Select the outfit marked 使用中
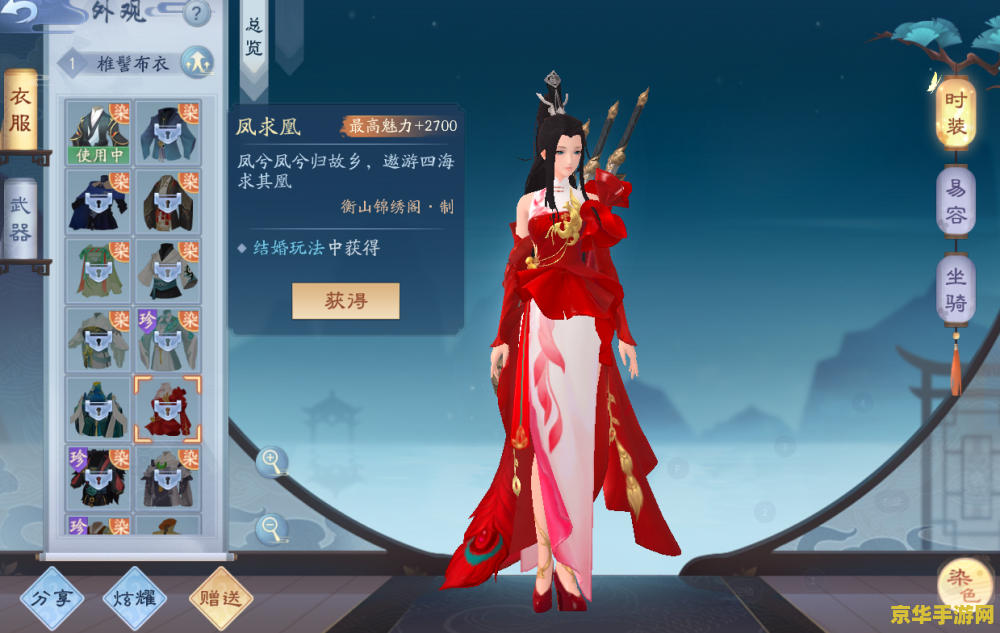 [x=98, y=132]
